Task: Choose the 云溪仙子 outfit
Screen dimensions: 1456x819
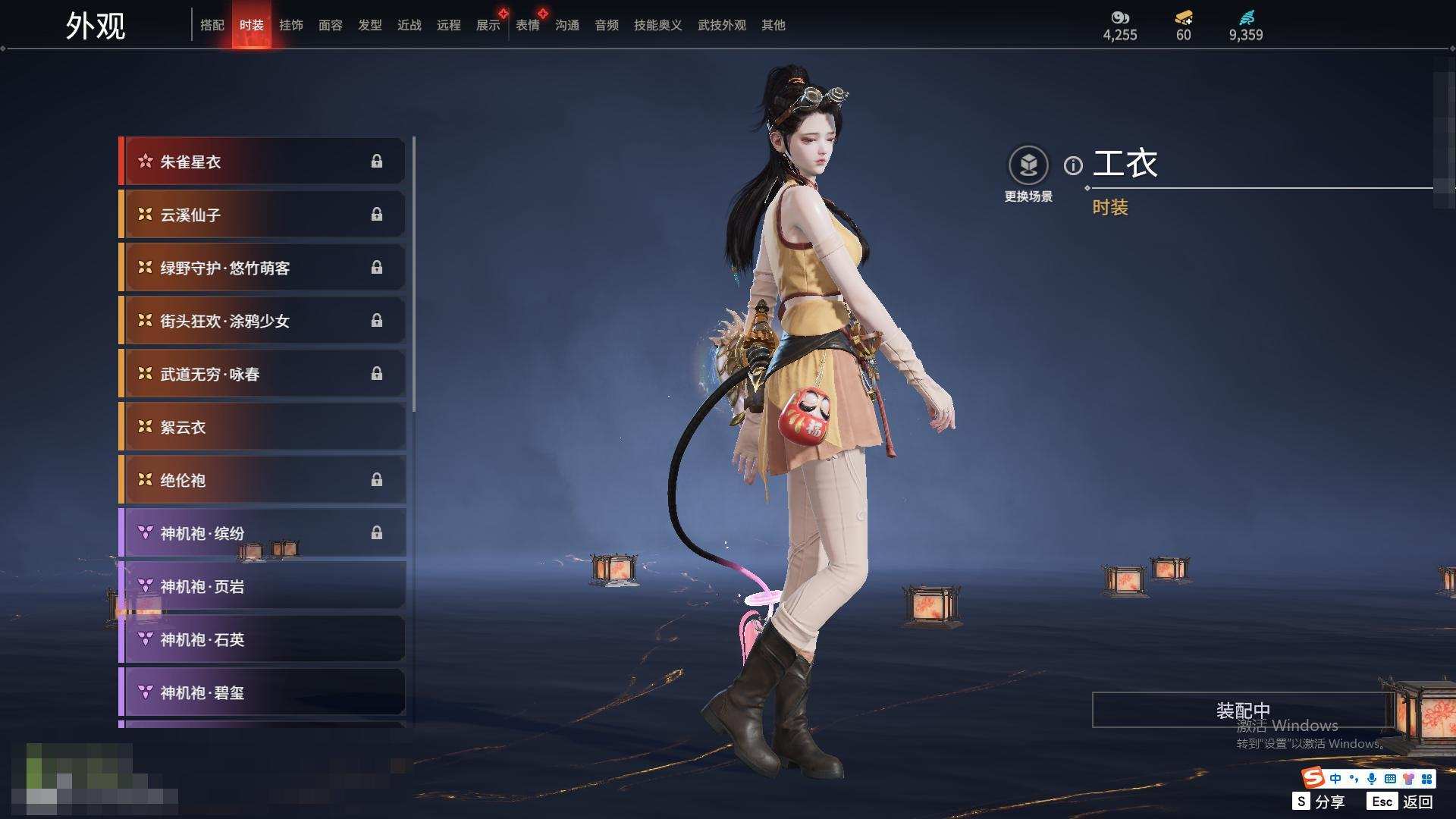Action: [262, 215]
